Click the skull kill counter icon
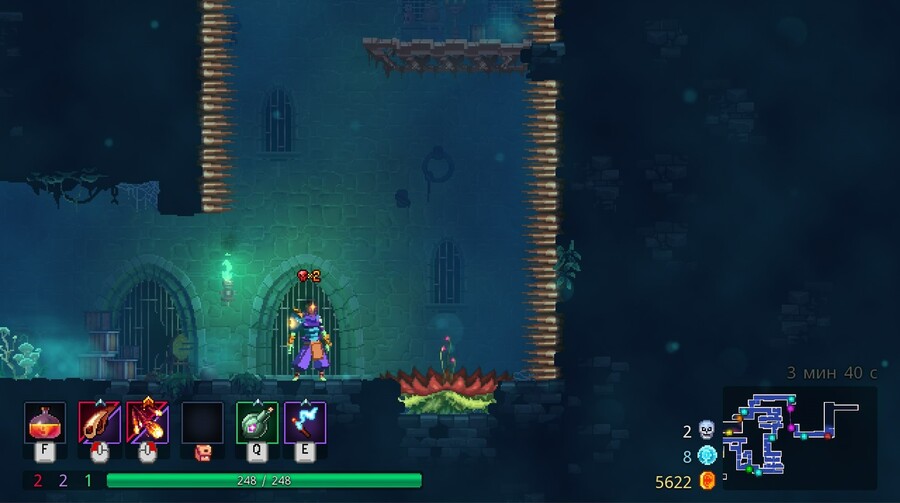900x503 pixels. 708,431
